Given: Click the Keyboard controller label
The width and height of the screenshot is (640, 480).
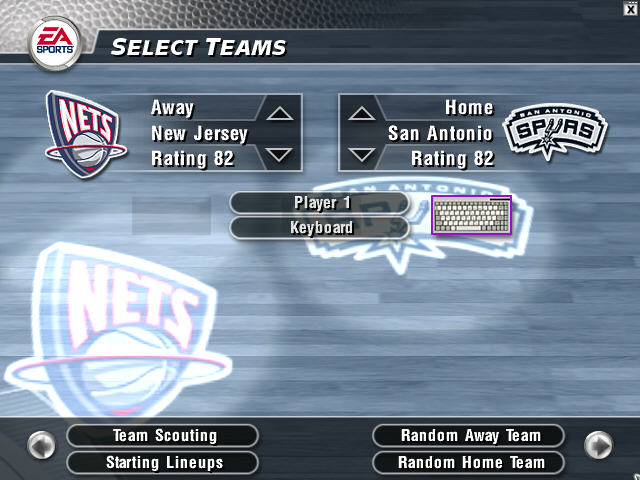Looking at the screenshot, I should click(320, 228).
